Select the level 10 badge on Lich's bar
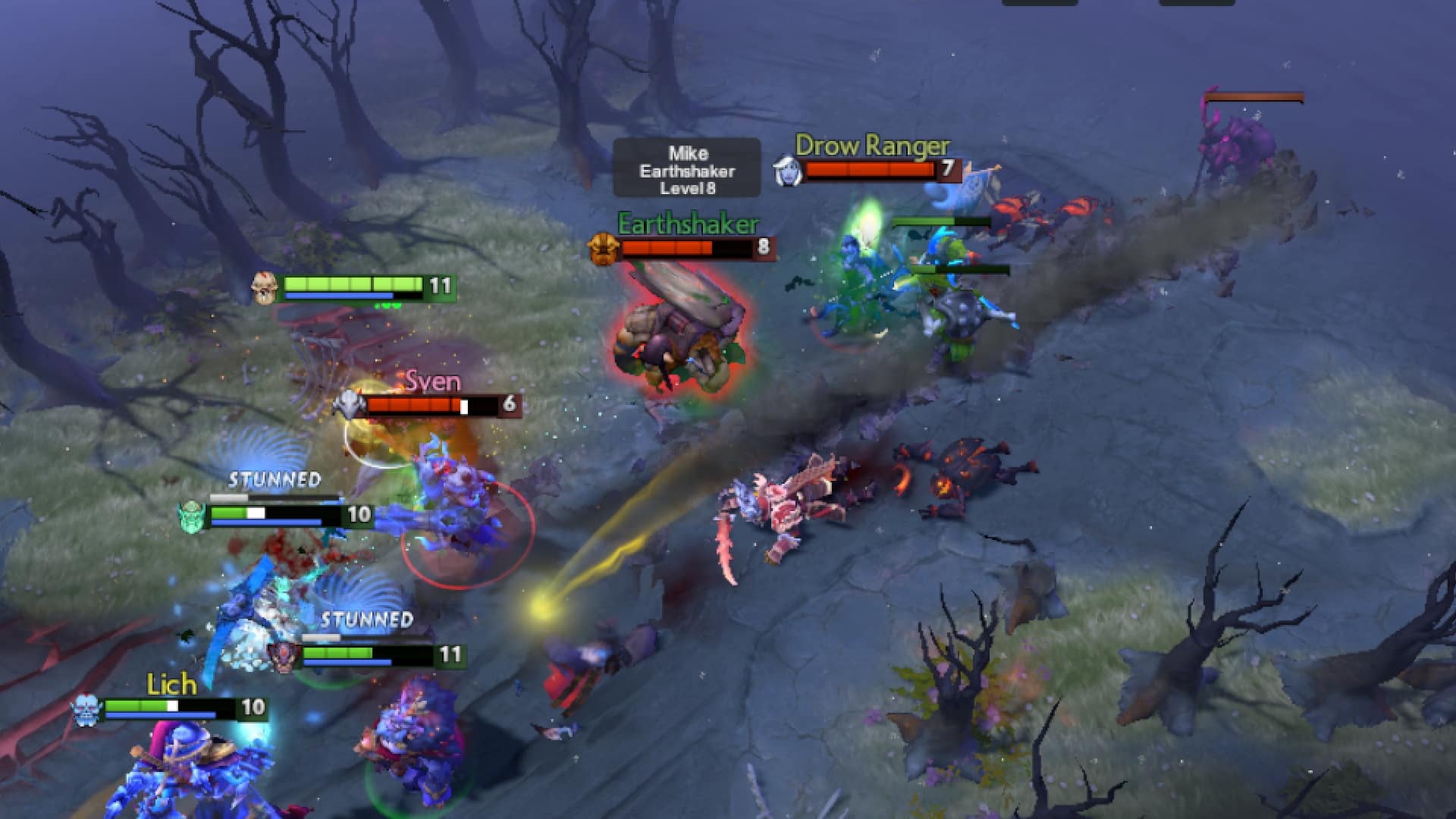1456x819 pixels. coord(254,707)
